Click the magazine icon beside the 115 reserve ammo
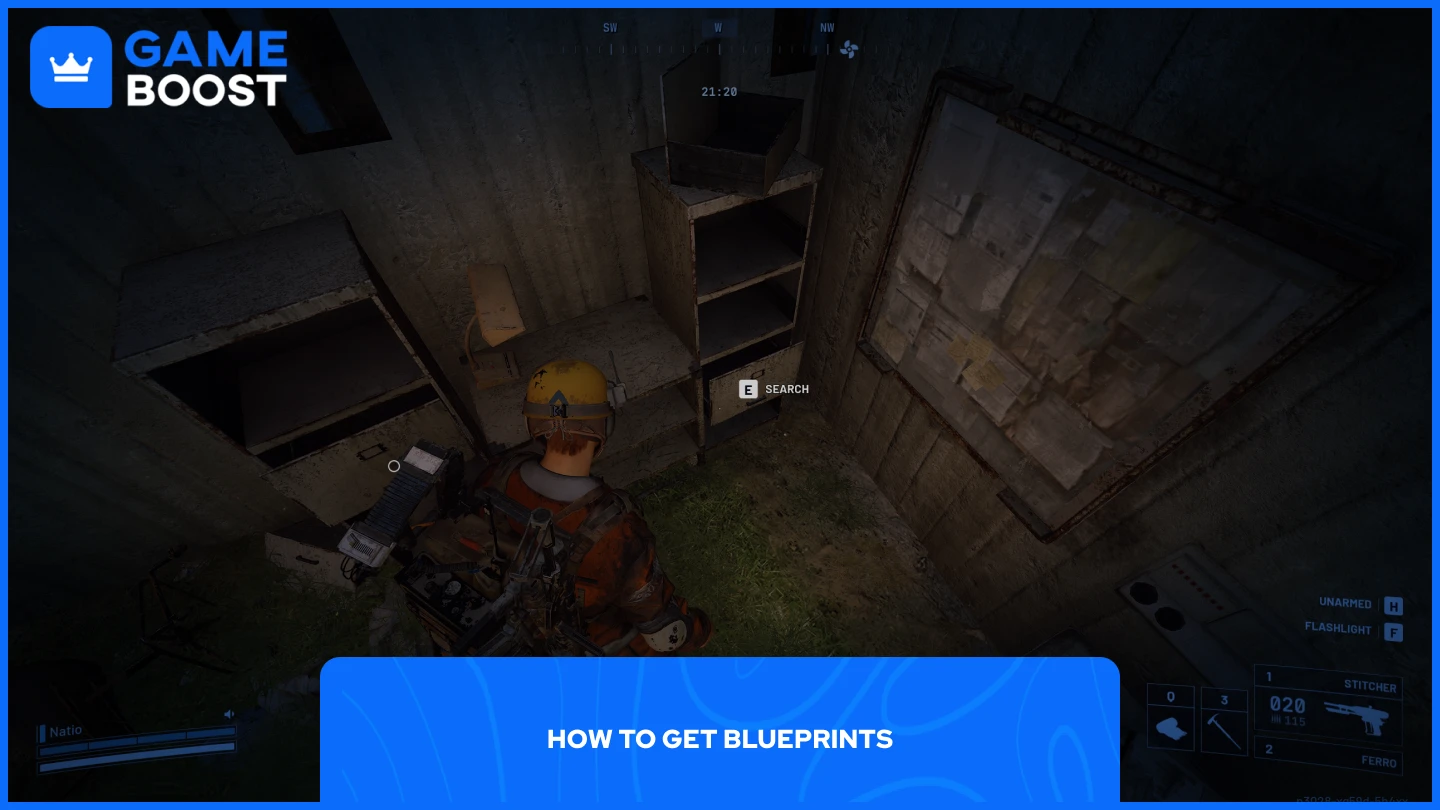The width and height of the screenshot is (1440, 810). [1276, 720]
